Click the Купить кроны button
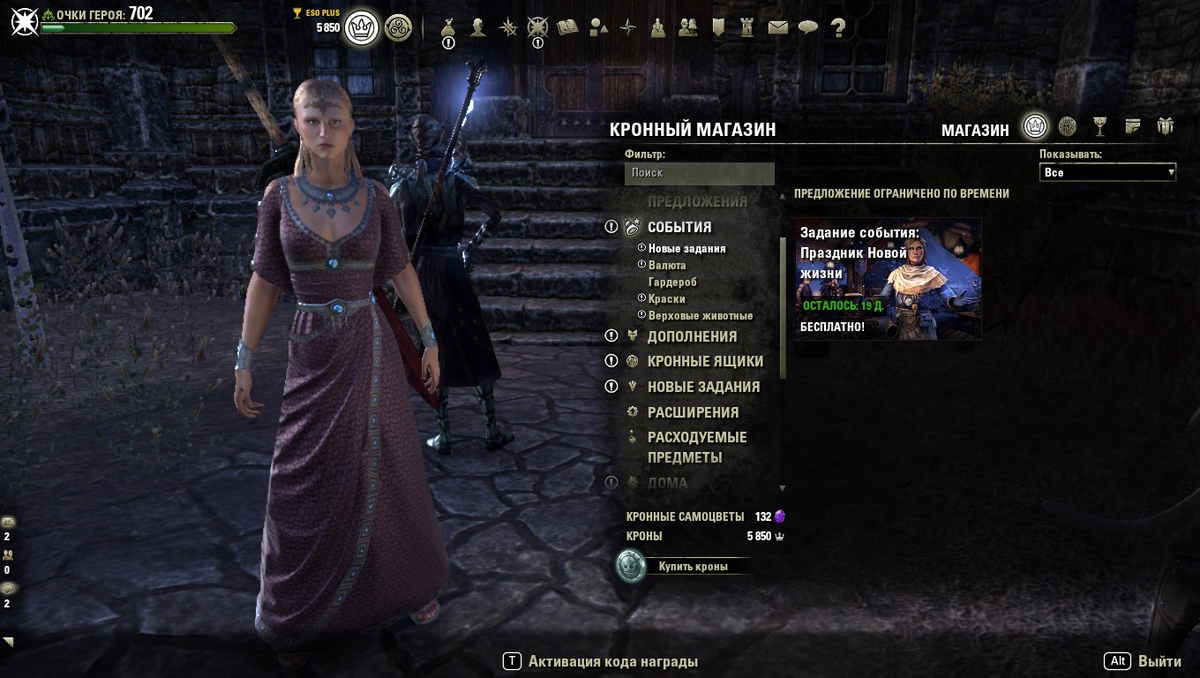This screenshot has height=678, width=1200. pos(692,567)
